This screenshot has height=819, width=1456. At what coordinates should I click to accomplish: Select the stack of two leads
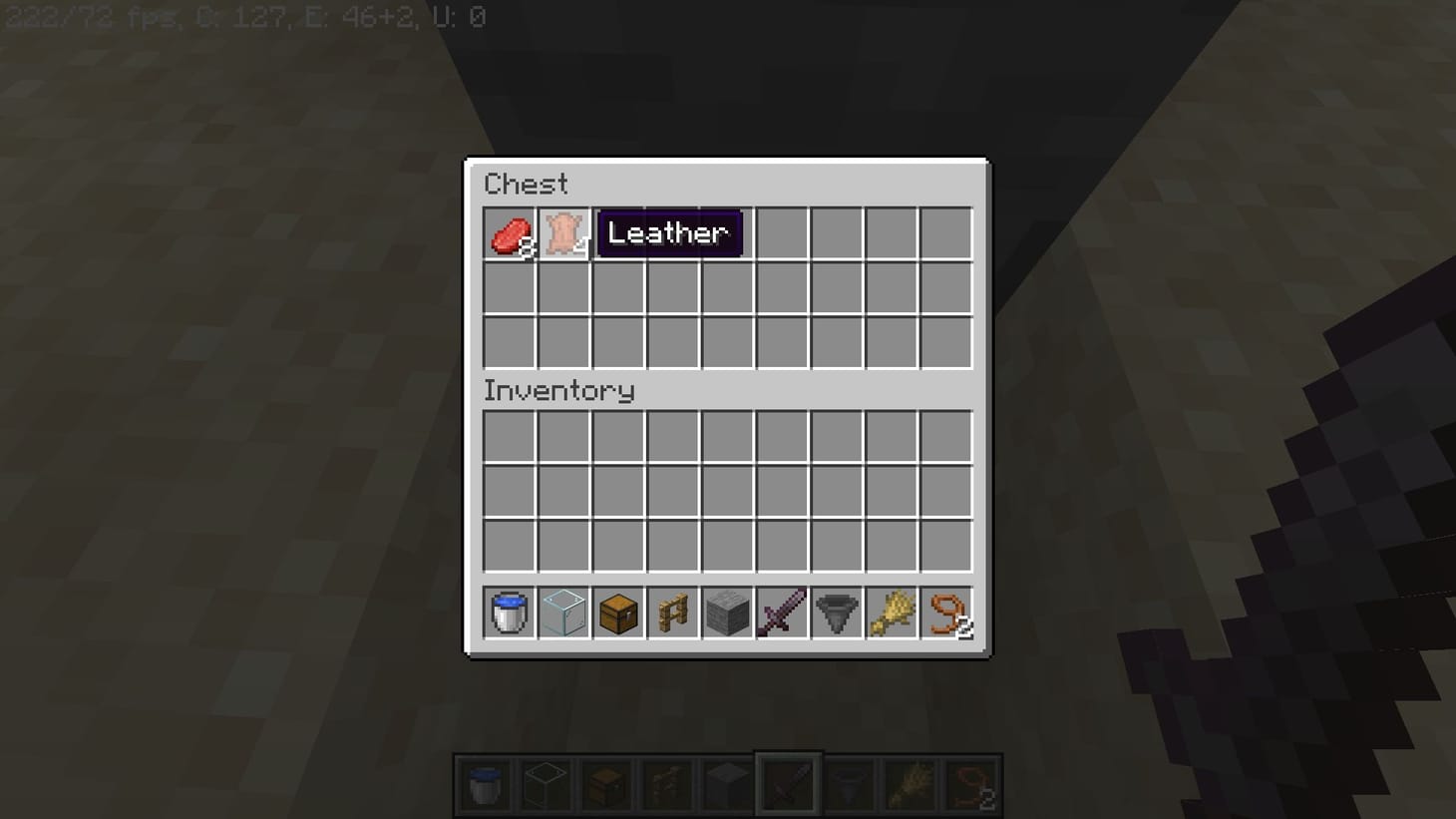pos(945,613)
